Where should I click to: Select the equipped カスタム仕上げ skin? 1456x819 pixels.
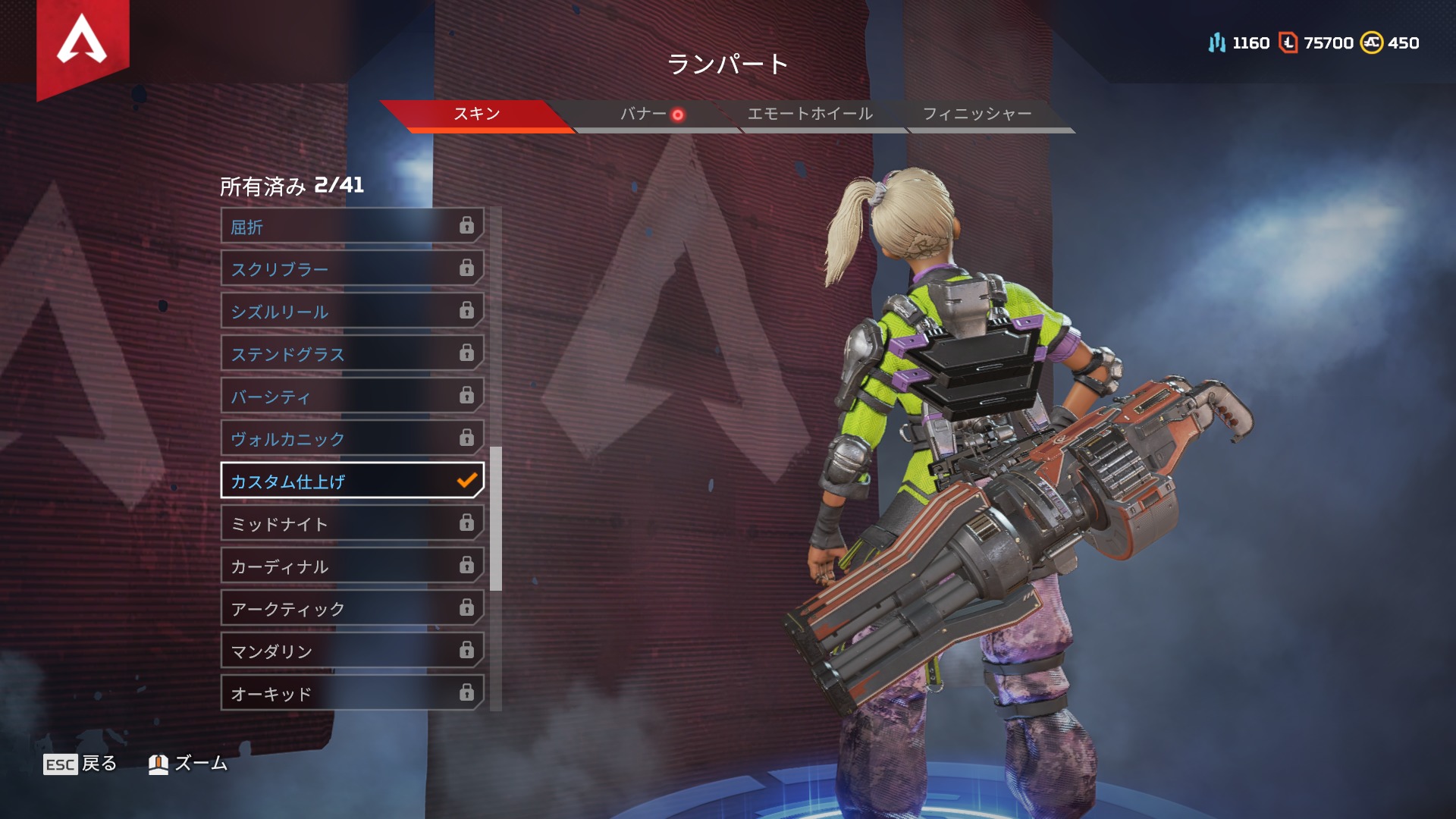(x=352, y=481)
